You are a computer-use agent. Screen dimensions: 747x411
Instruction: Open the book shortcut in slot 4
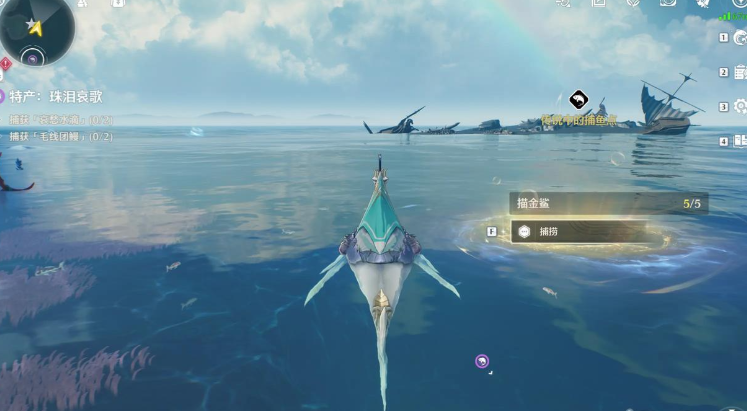tap(740, 141)
